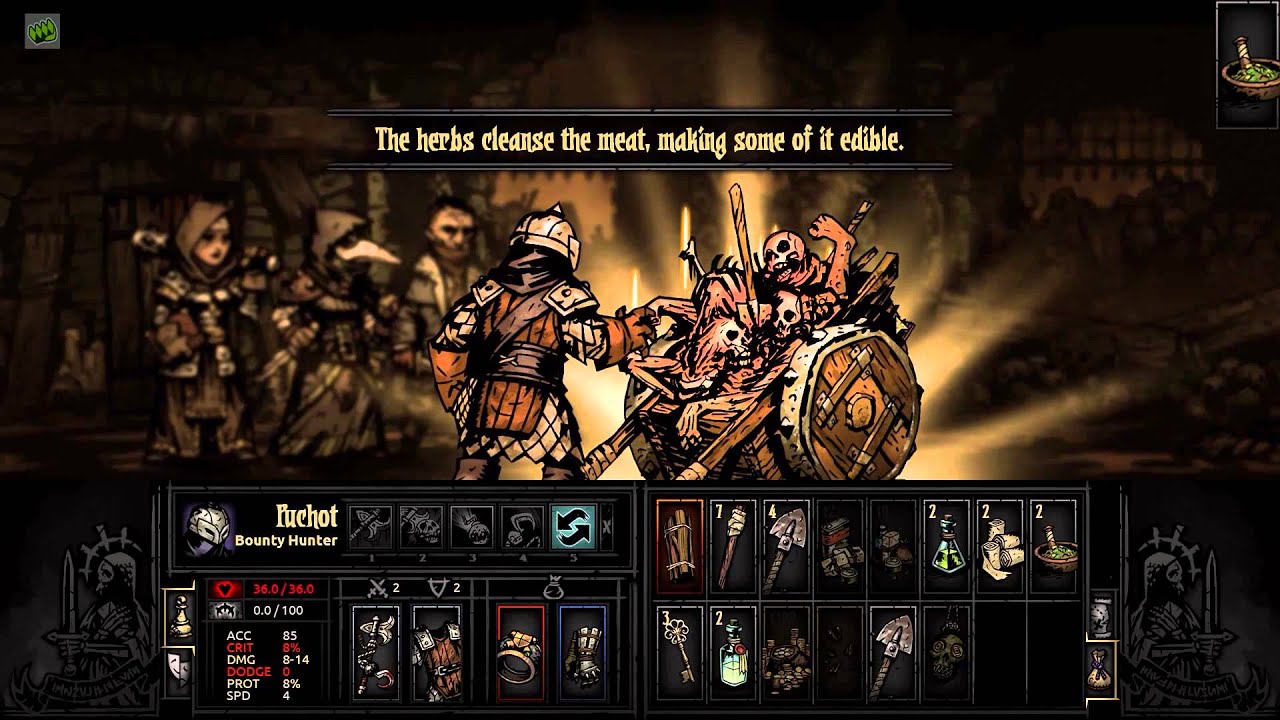Screen dimensions: 1280x720
Task: Select the hanging skull curio item
Action: 948,655
